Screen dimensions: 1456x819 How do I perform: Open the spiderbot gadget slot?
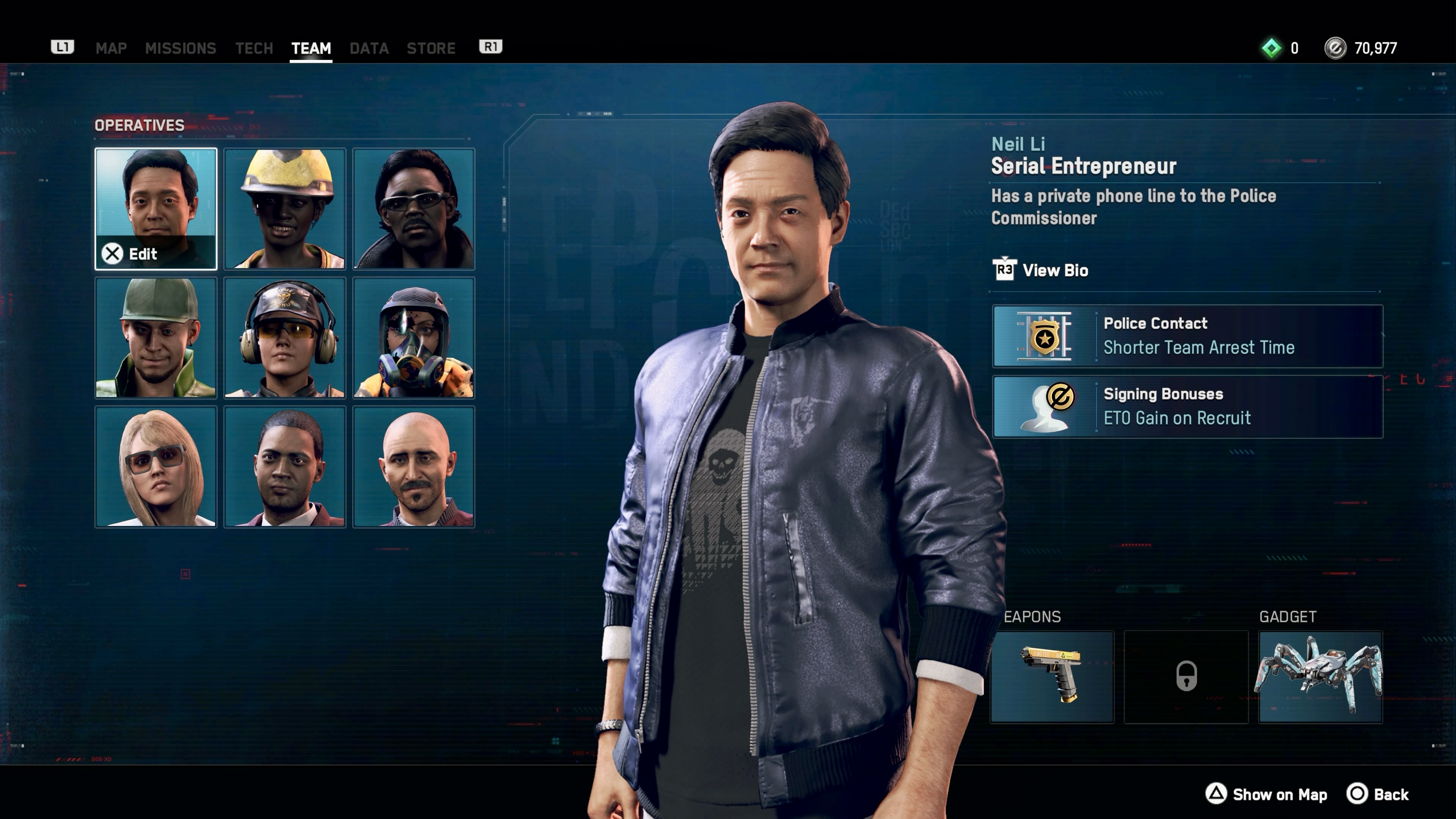pyautogui.click(x=1320, y=676)
